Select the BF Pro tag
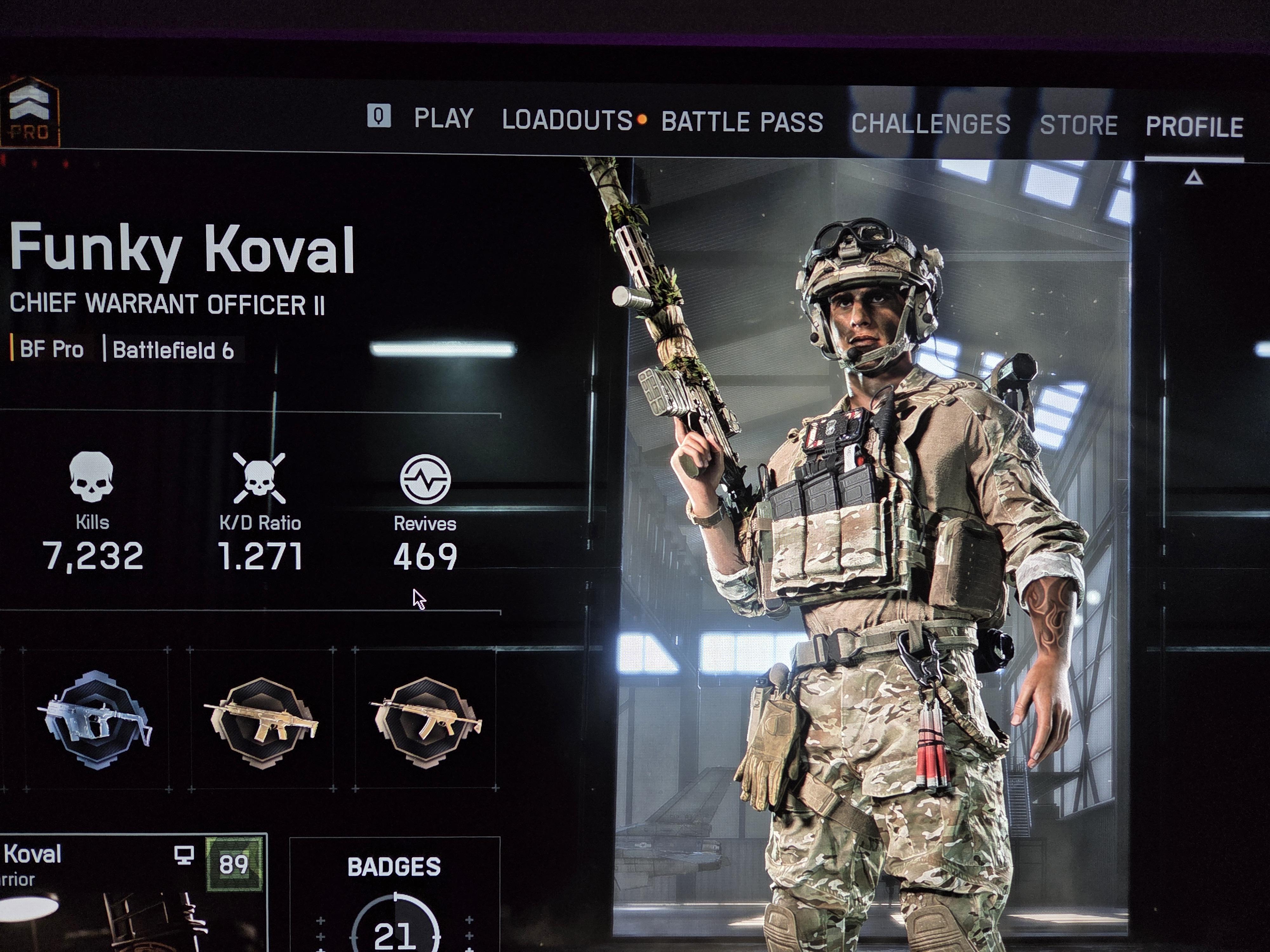Viewport: 1270px width, 952px height. 51,349
